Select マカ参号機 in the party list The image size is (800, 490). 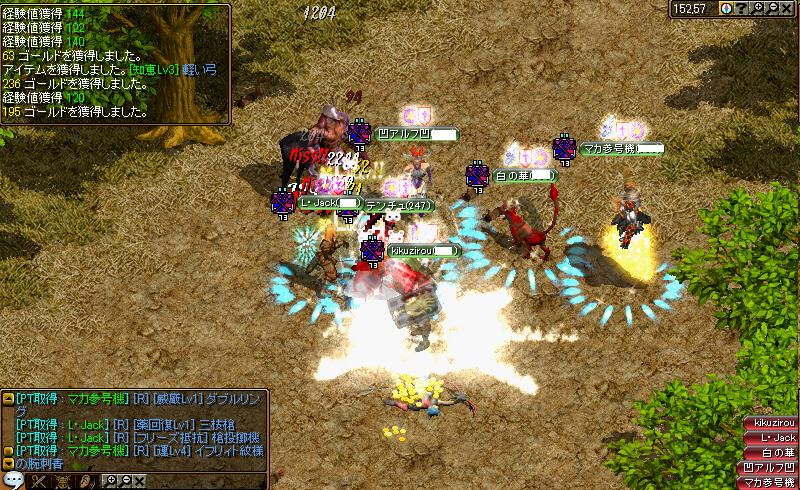click(771, 483)
